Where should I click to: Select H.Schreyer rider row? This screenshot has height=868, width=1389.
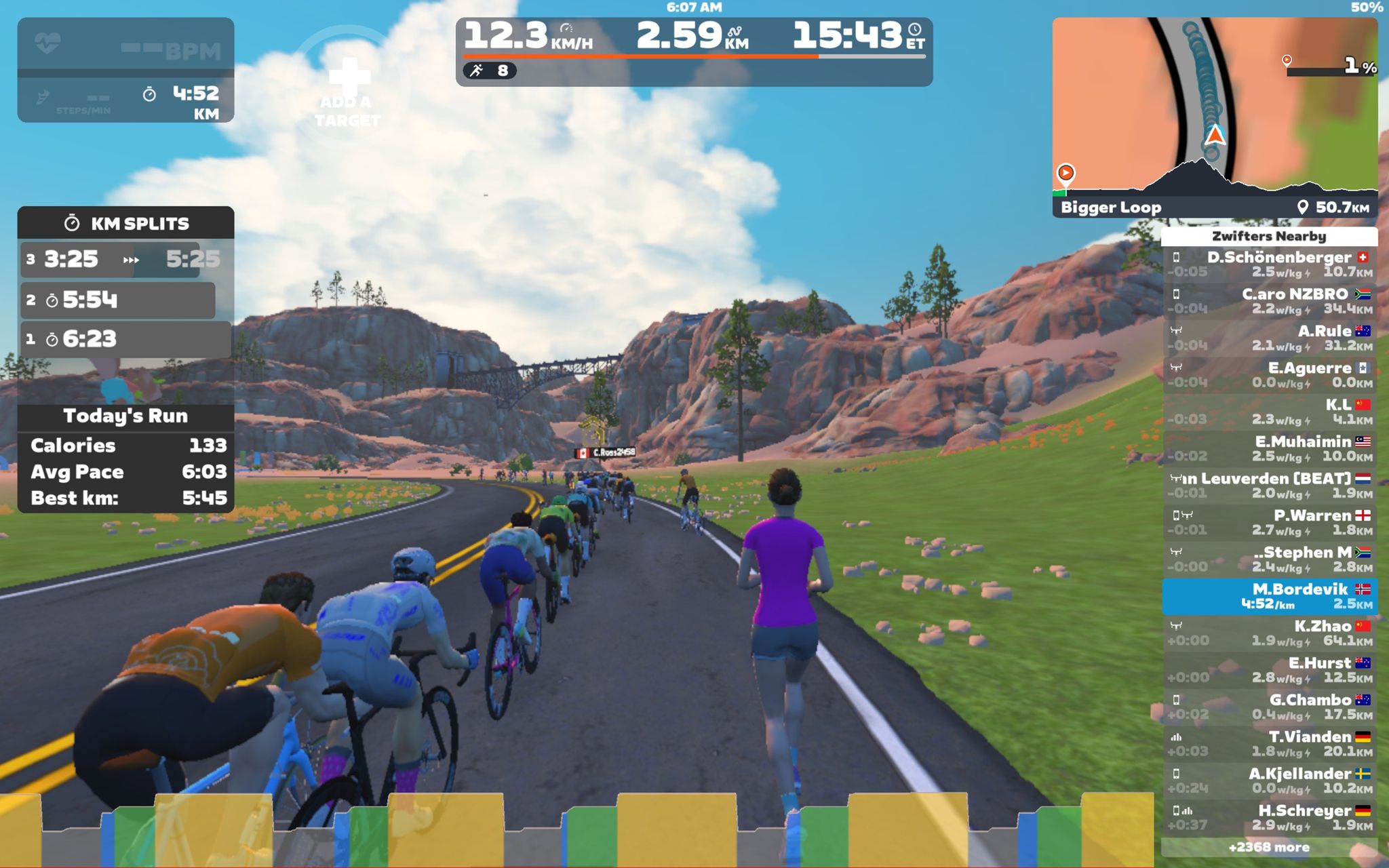point(1270,817)
